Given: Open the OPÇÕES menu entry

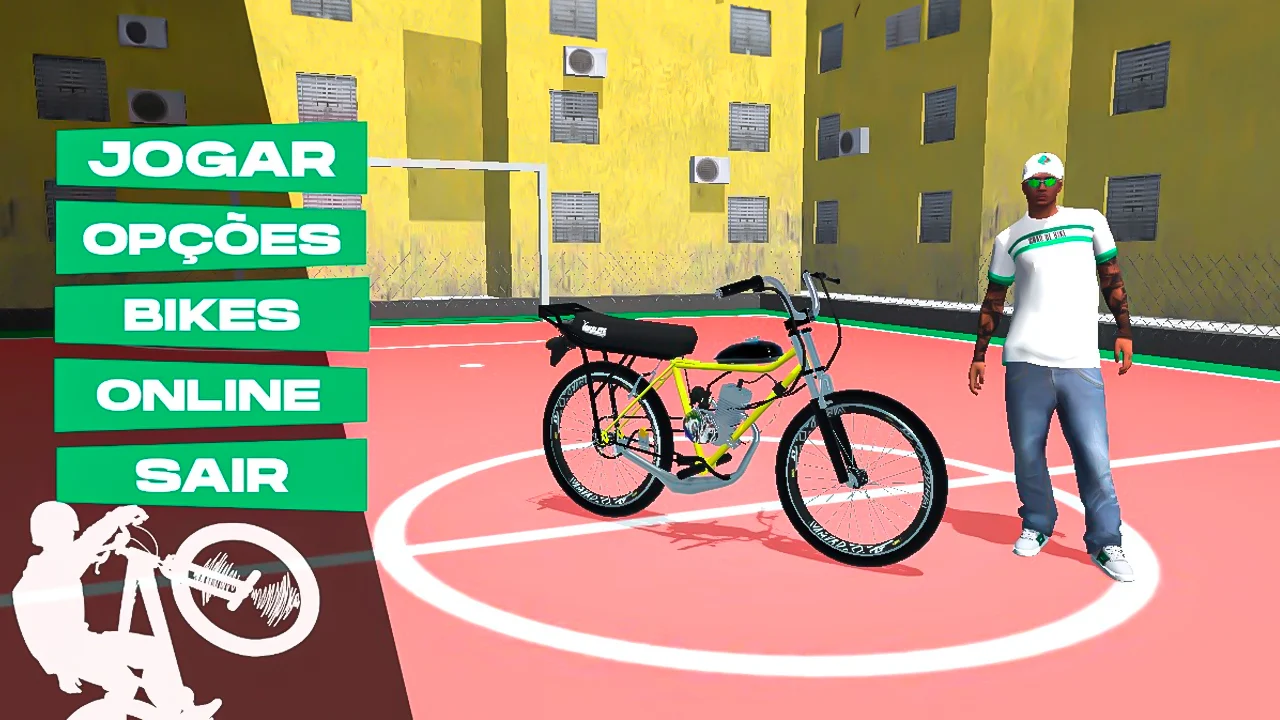Looking at the screenshot, I should [212, 238].
